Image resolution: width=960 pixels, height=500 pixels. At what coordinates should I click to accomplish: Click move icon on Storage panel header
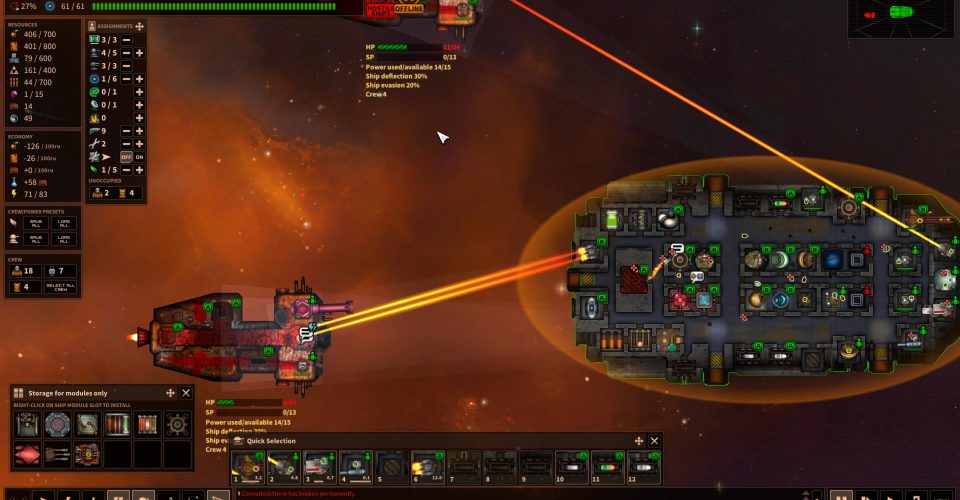[x=170, y=394]
